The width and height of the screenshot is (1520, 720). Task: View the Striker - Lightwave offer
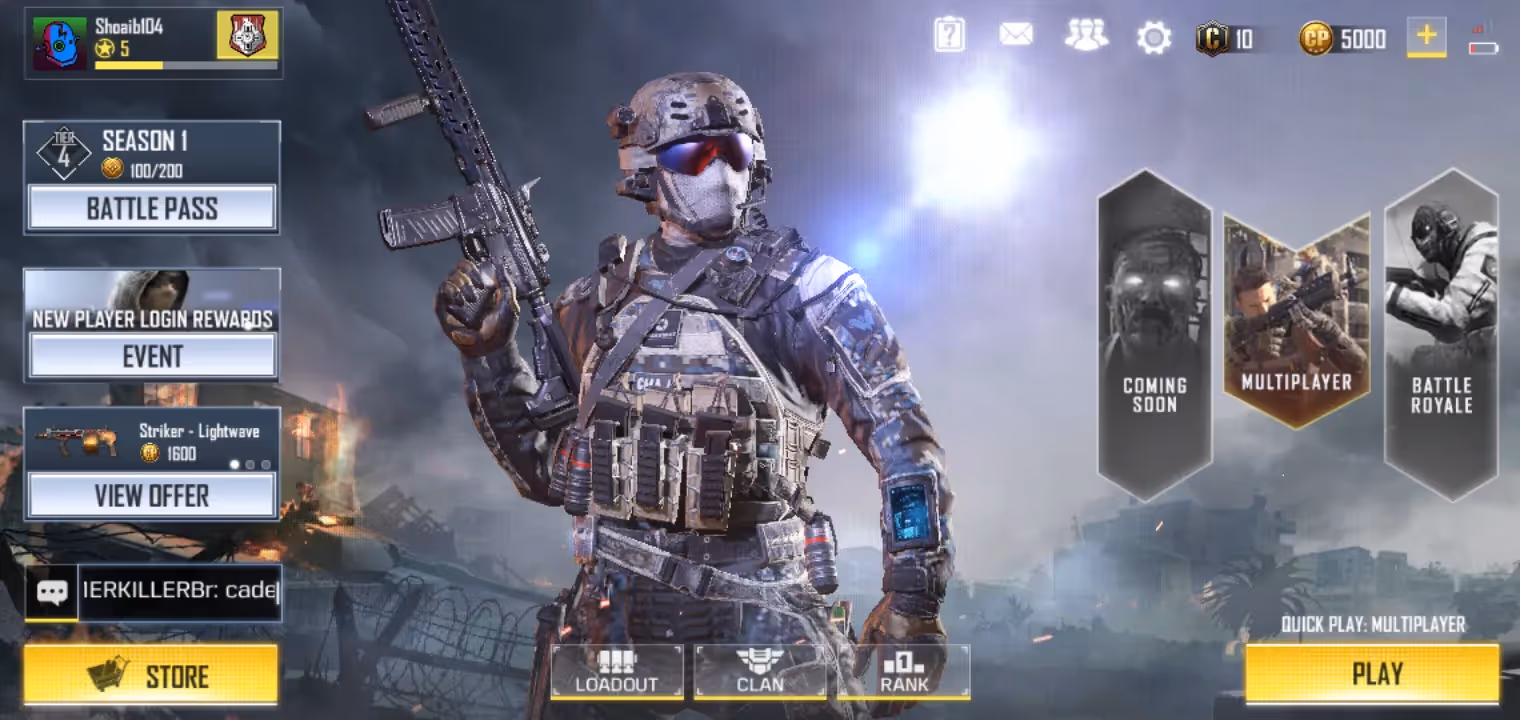click(x=152, y=495)
